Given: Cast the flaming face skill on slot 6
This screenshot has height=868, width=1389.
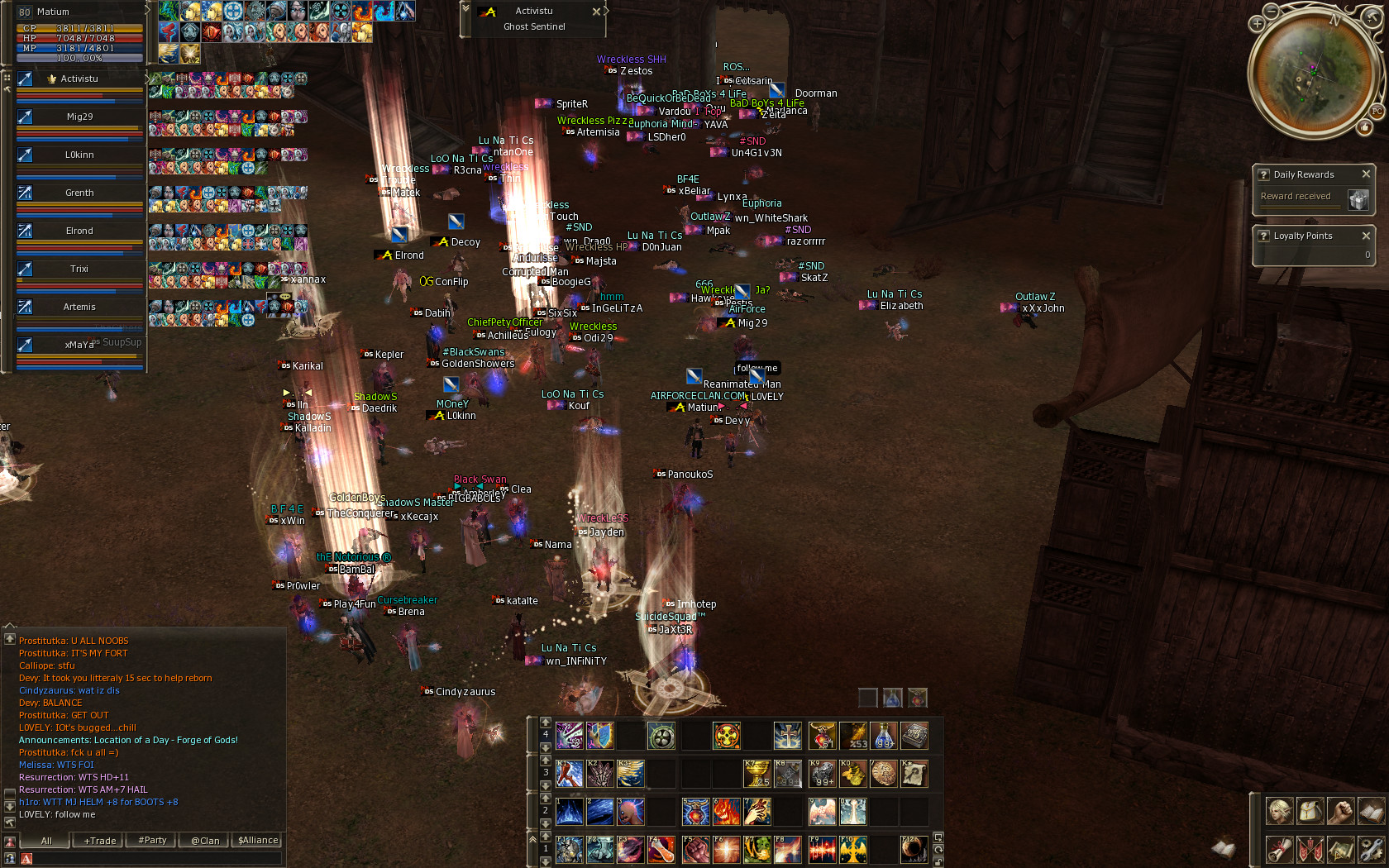Looking at the screenshot, I should coord(726,812).
